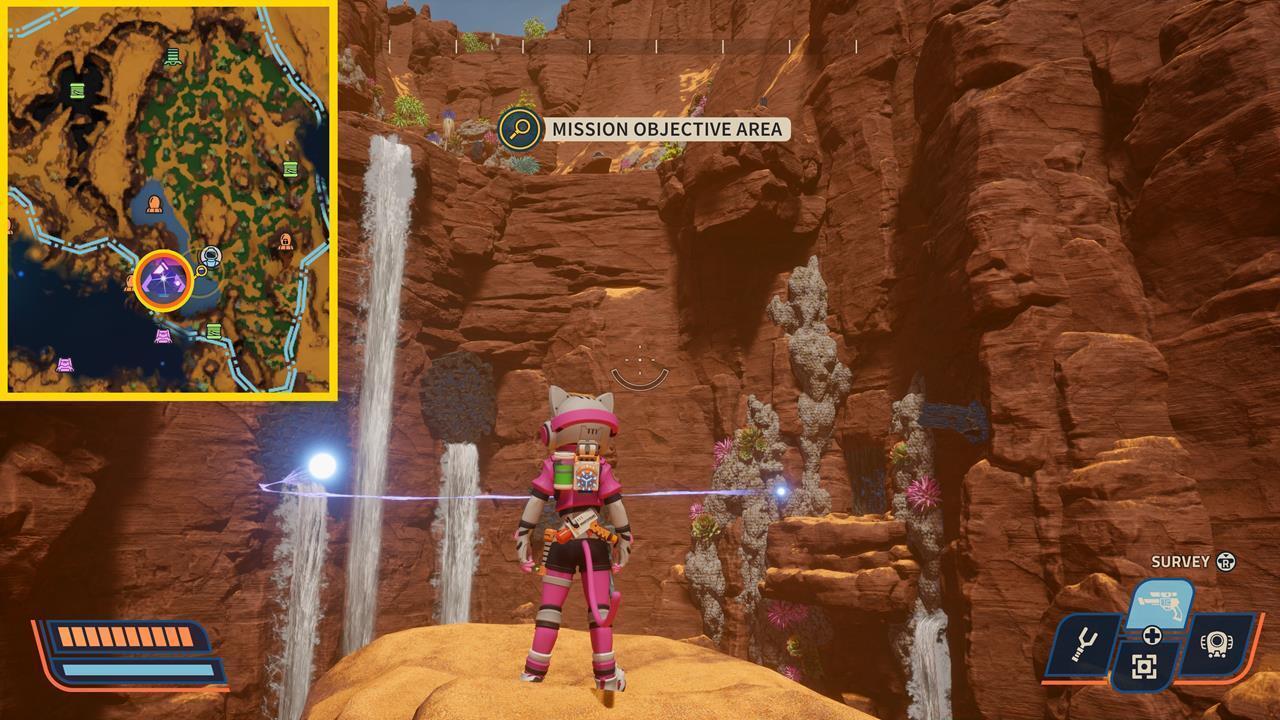
Task: Click the pink creature icon at minimap left edge
Action: (x=66, y=364)
